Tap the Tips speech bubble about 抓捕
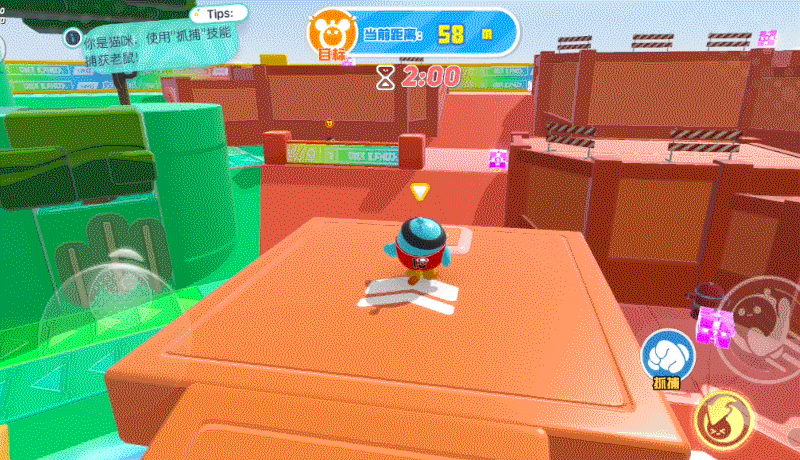The image size is (800, 460). (150, 42)
